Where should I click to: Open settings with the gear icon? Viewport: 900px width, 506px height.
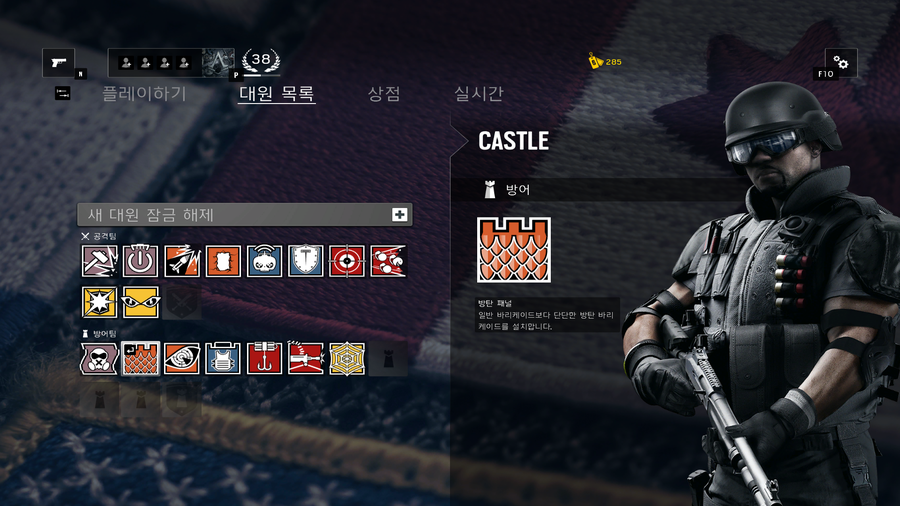(840, 63)
